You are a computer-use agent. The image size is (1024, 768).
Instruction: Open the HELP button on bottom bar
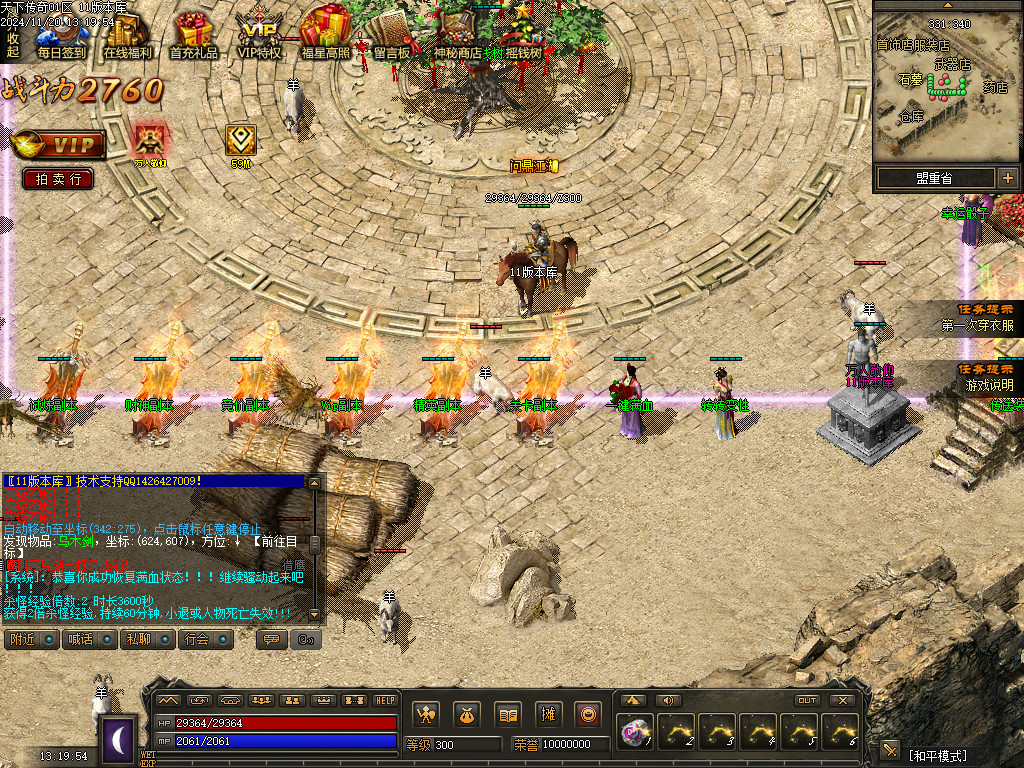(x=385, y=700)
